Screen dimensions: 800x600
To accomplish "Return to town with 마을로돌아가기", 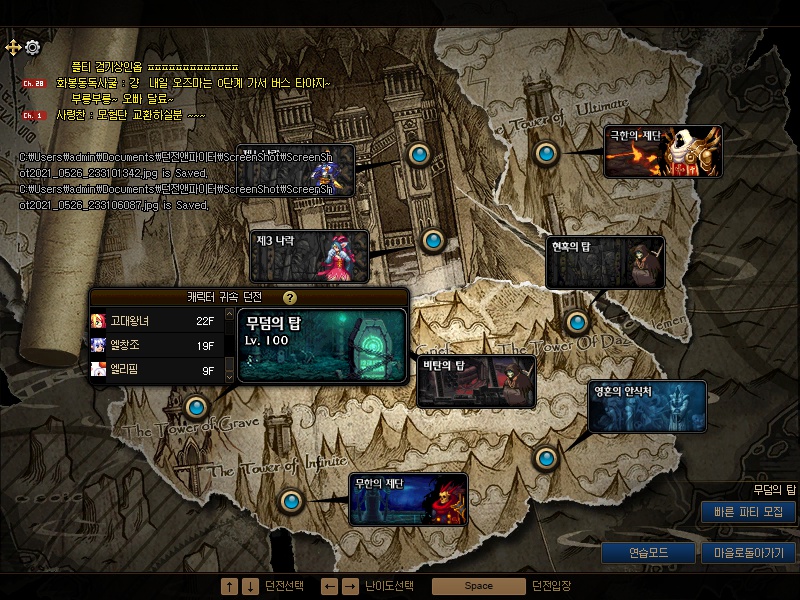I will [749, 552].
